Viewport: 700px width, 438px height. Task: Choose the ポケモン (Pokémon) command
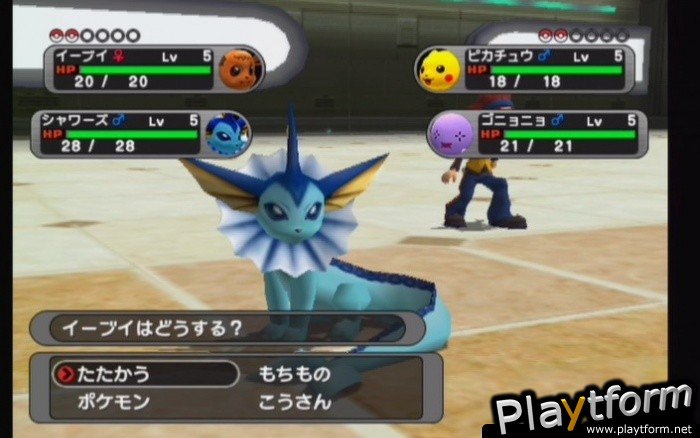click(x=112, y=402)
